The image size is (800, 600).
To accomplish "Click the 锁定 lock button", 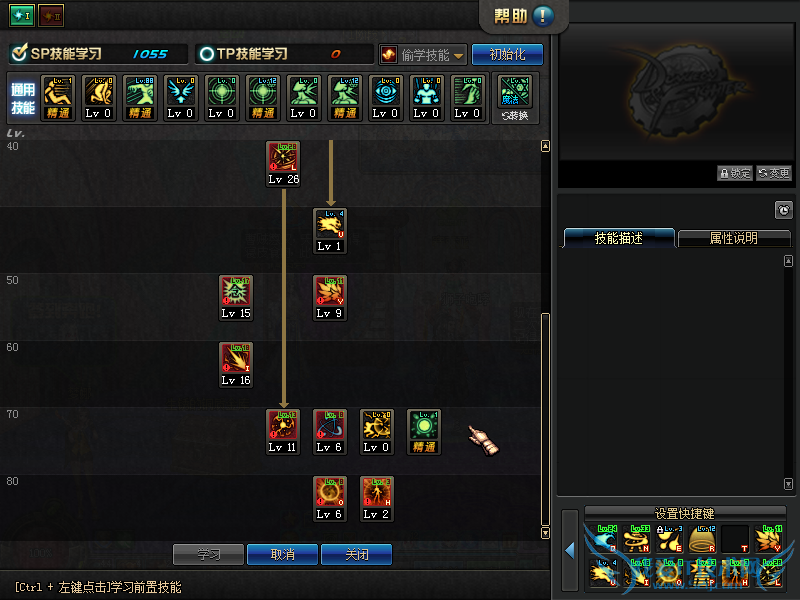I will 735,173.
